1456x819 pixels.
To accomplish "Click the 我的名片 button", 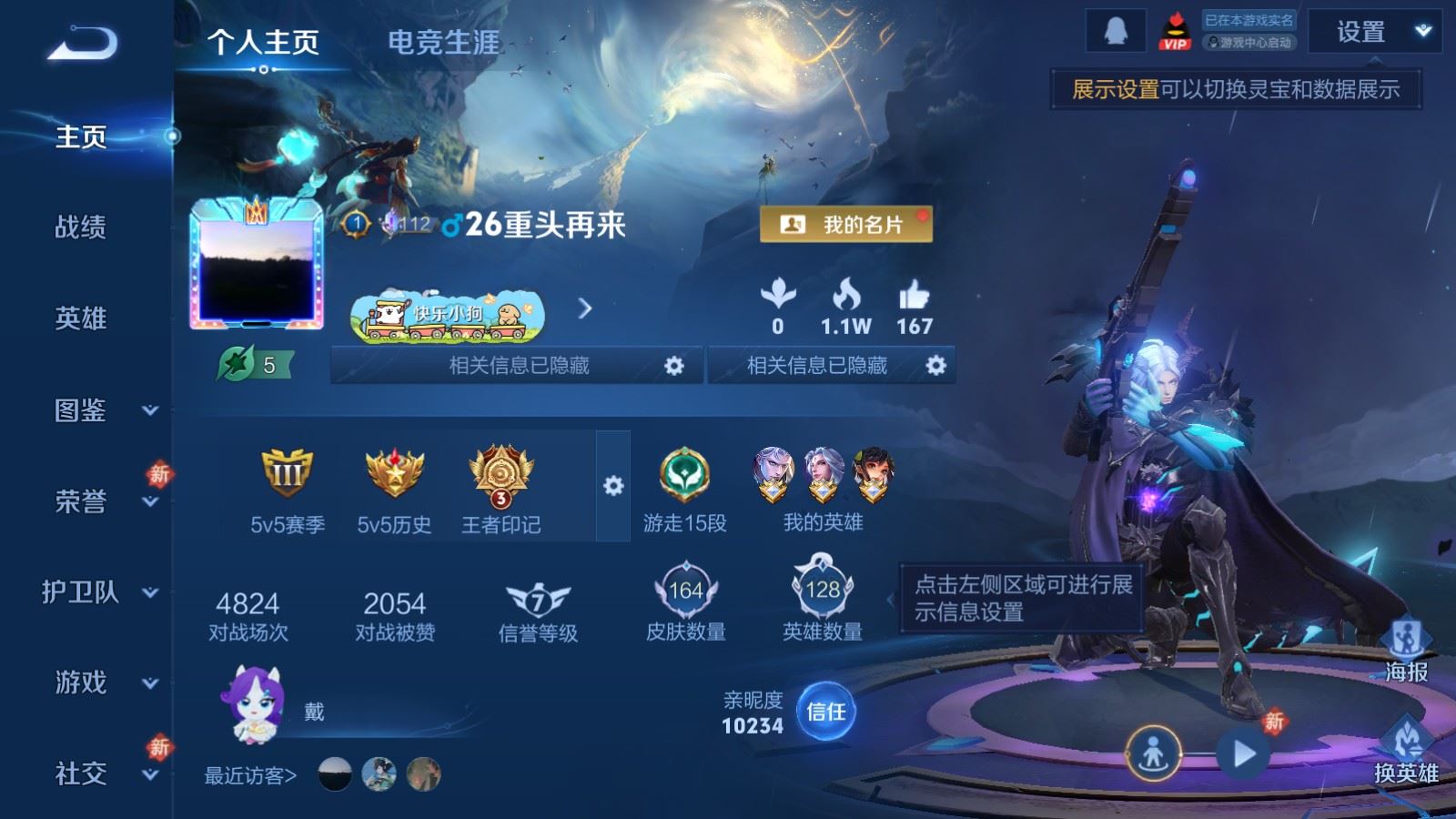I will pos(847,225).
